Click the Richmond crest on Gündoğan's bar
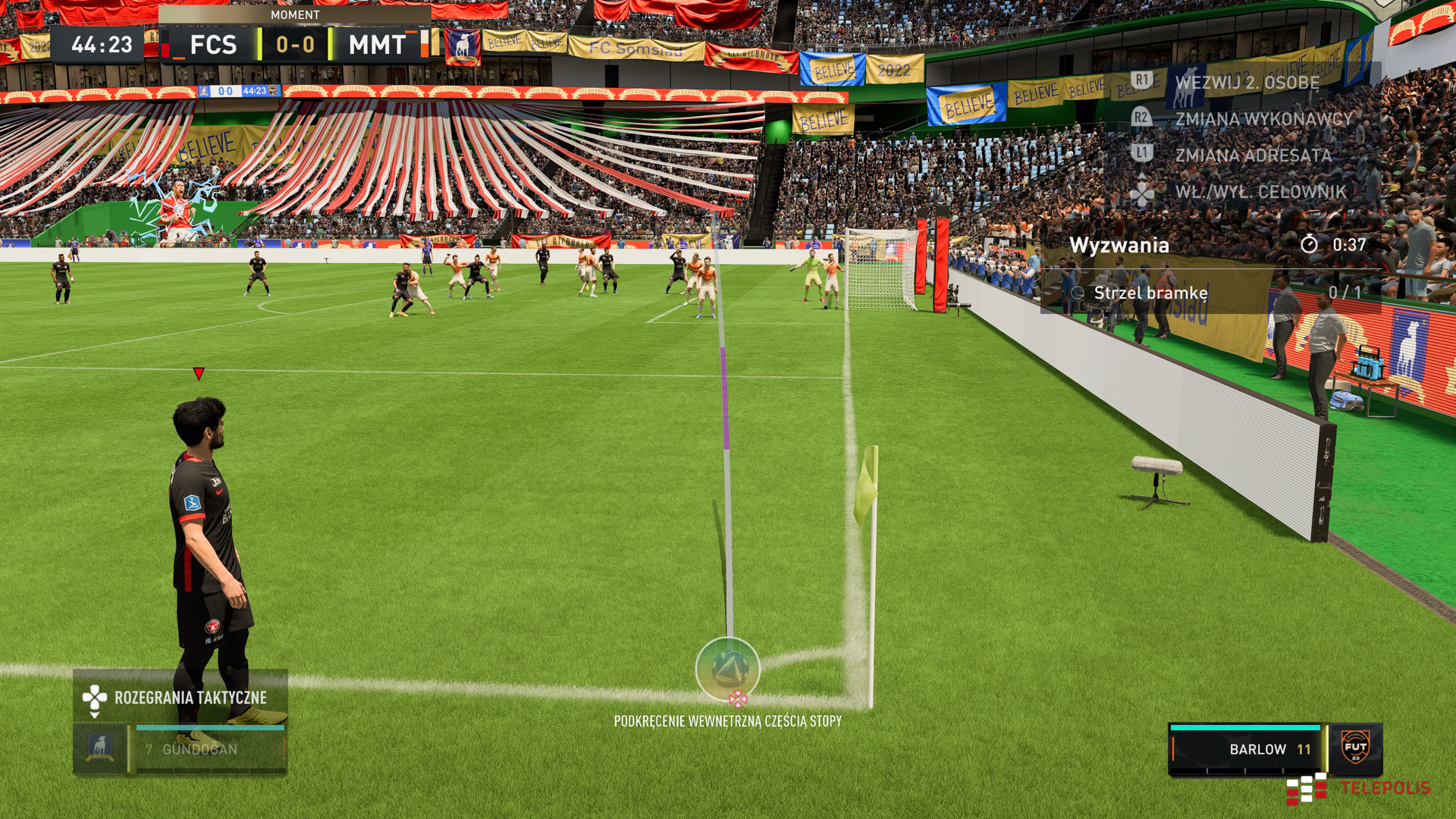Screen dimensions: 1456x819 [x=99, y=748]
